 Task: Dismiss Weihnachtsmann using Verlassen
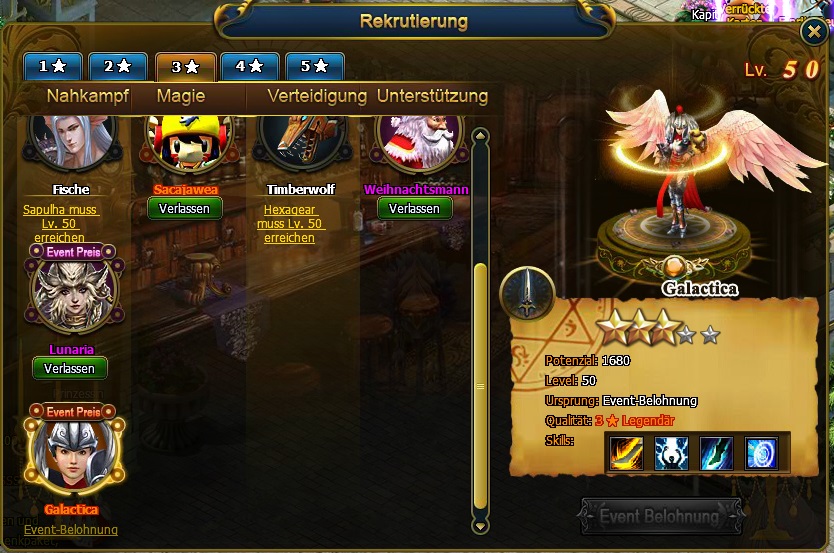coord(414,208)
